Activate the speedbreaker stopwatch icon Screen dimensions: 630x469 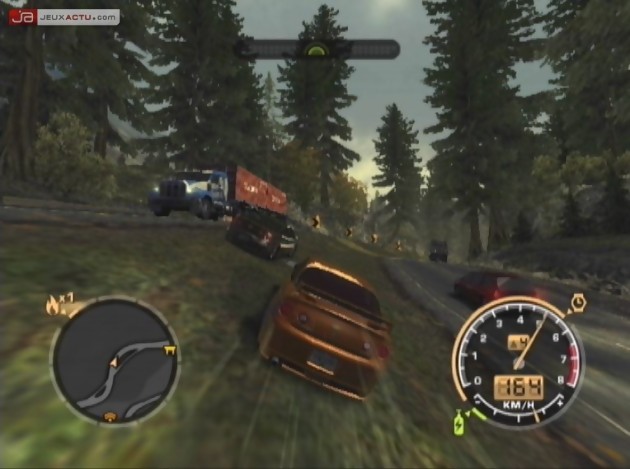(x=577, y=303)
